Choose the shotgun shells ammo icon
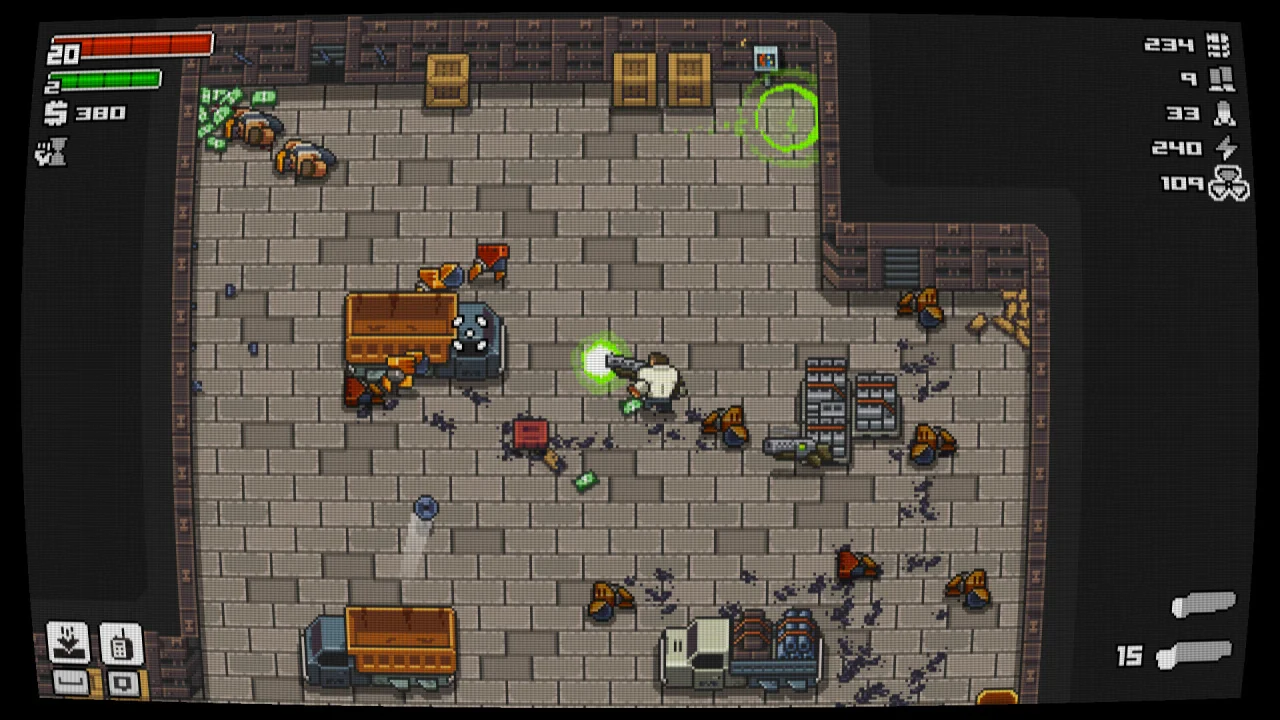This screenshot has width=1280, height=720. coord(1220,79)
